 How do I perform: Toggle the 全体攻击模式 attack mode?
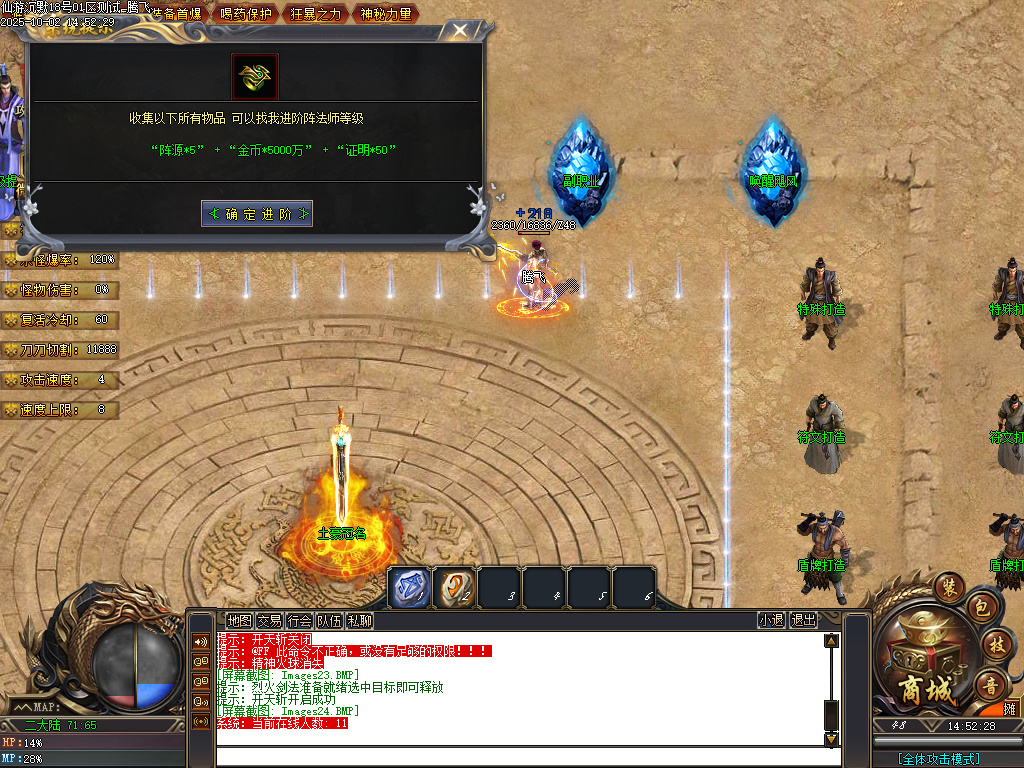939,759
